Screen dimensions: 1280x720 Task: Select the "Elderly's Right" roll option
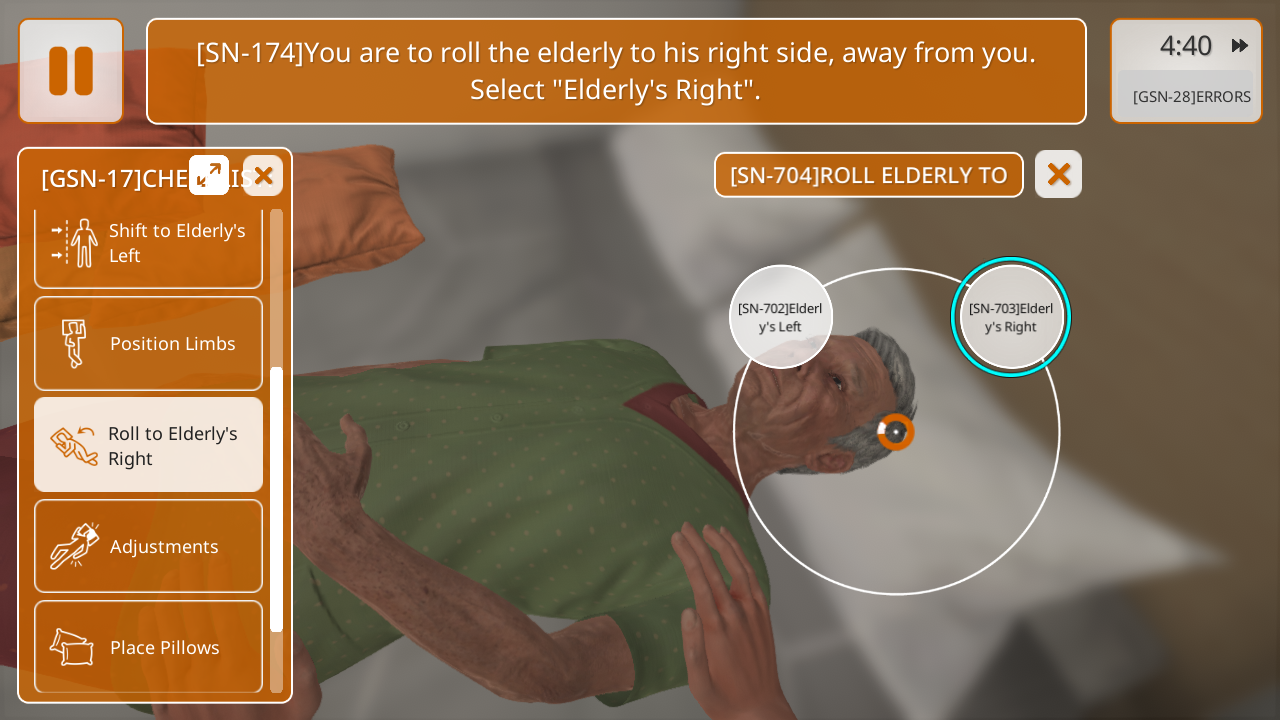(1010, 317)
